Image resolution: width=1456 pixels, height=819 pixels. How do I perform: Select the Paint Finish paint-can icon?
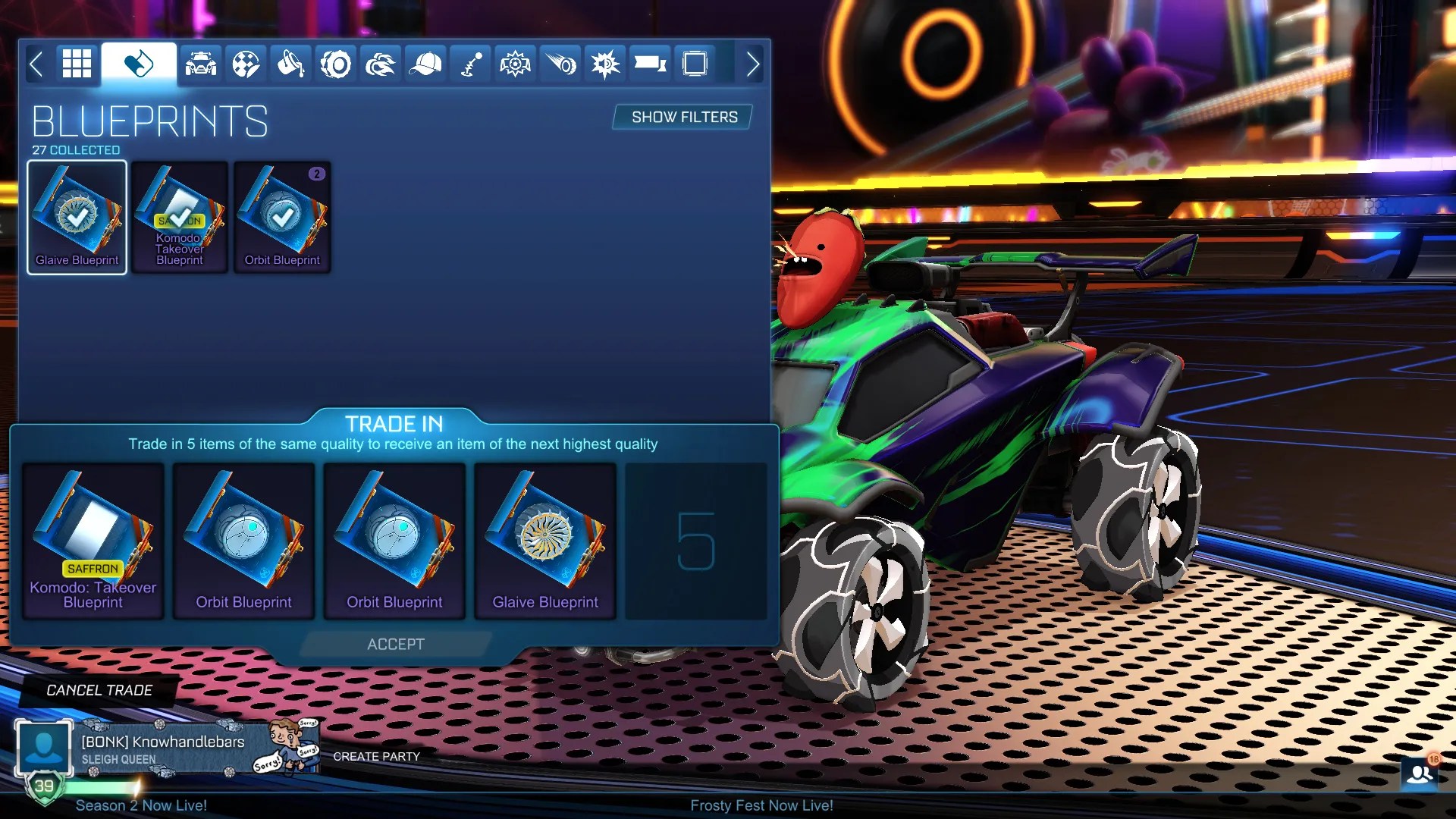(x=289, y=64)
